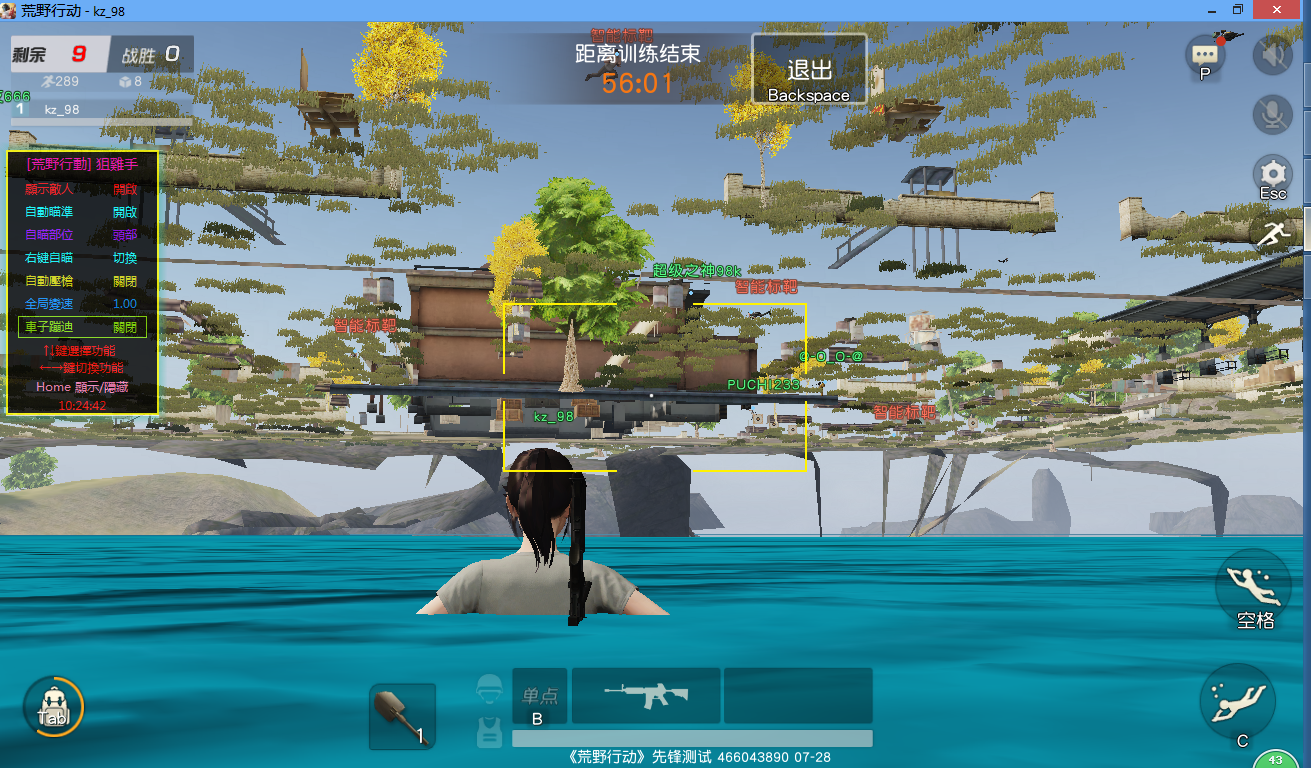Open the chat speech bubble icon
This screenshot has width=1311, height=768.
(x=1205, y=55)
